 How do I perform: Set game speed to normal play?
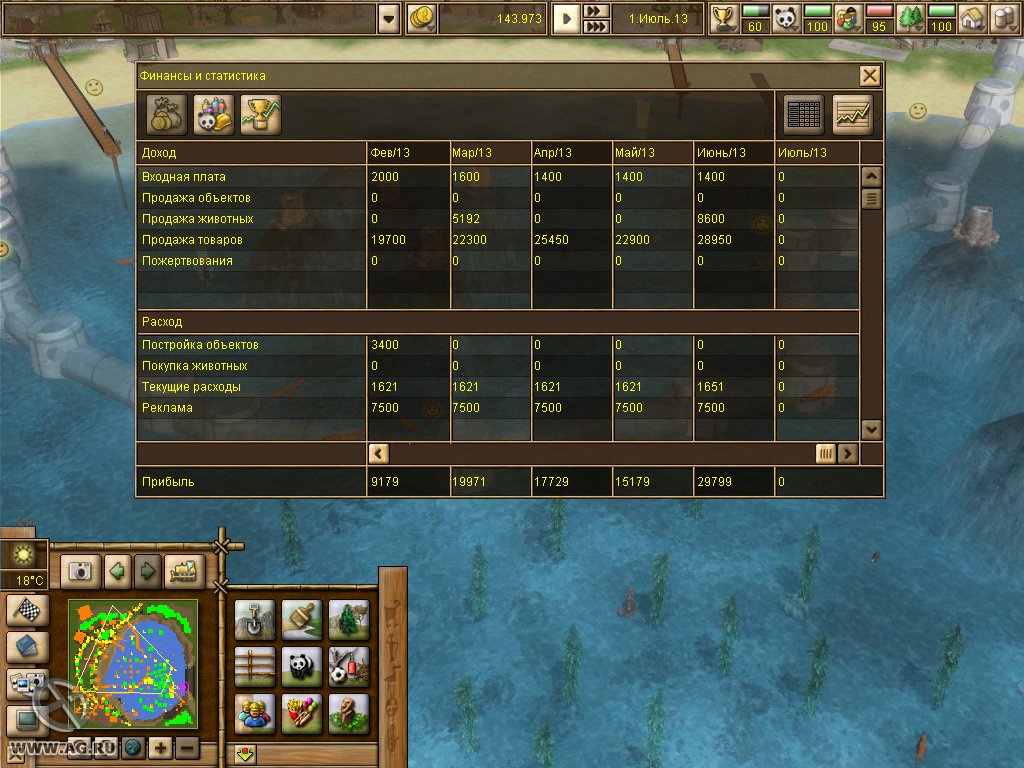[566, 18]
